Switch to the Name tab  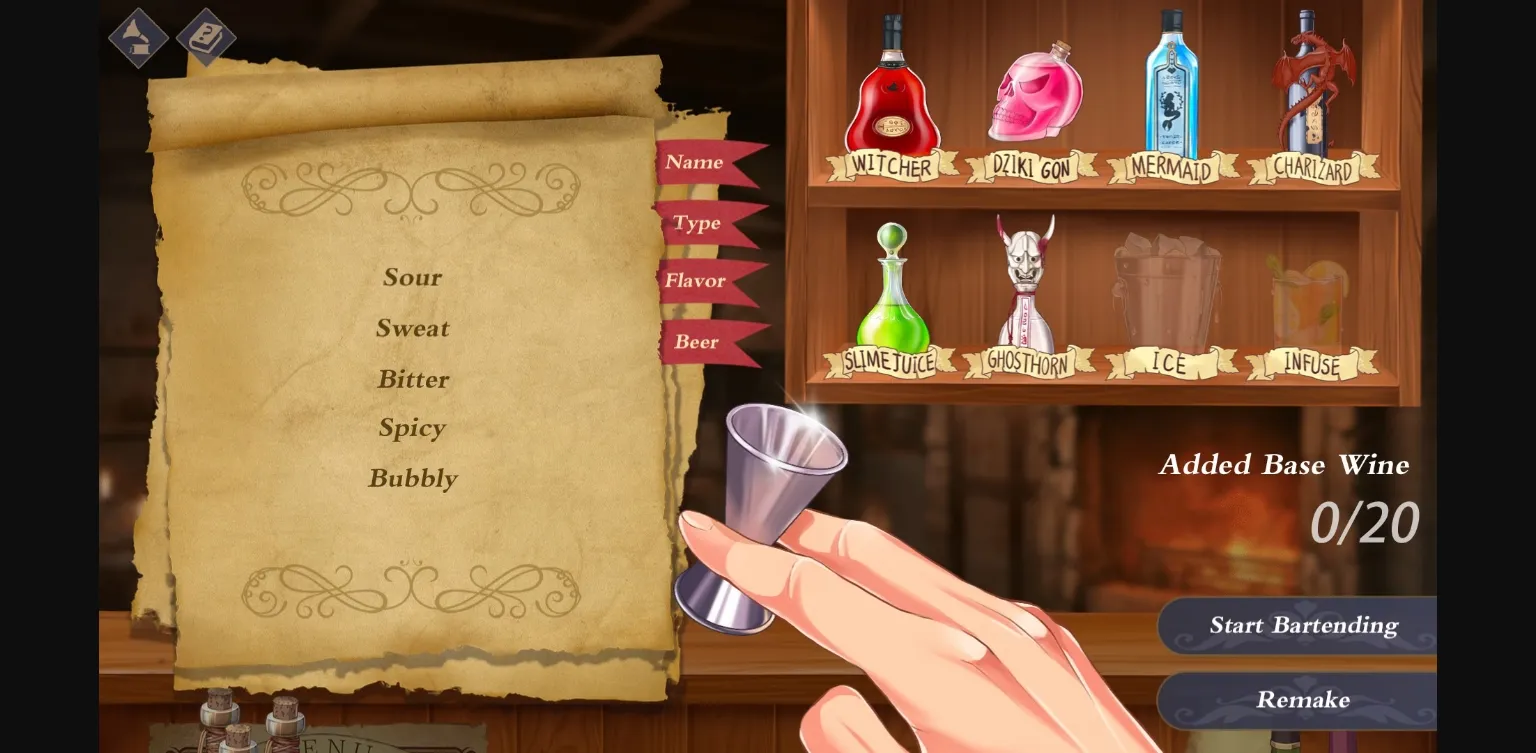pyautogui.click(x=695, y=161)
